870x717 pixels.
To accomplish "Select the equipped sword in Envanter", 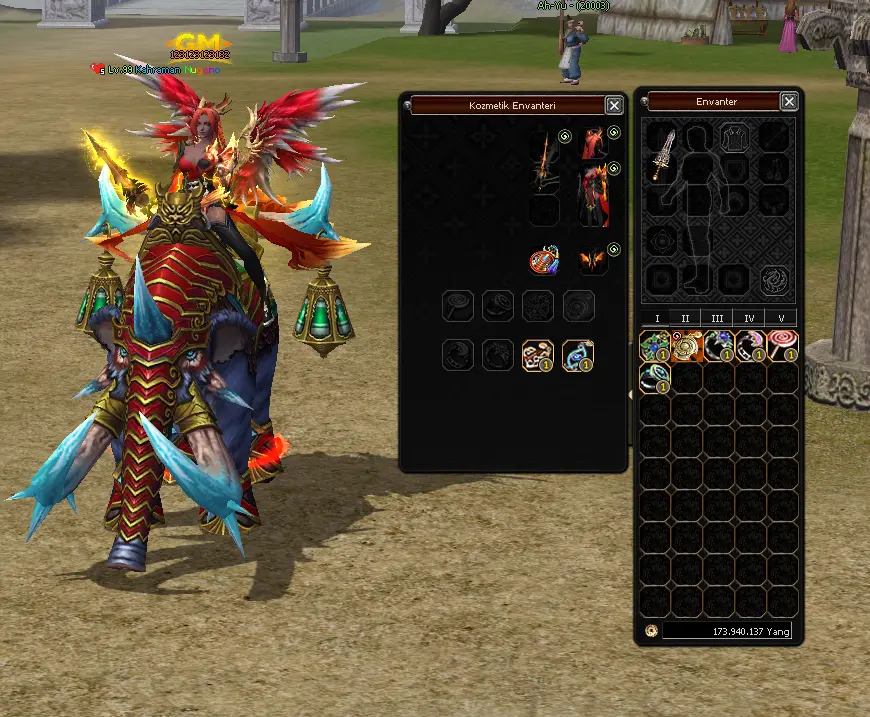I will (x=664, y=155).
